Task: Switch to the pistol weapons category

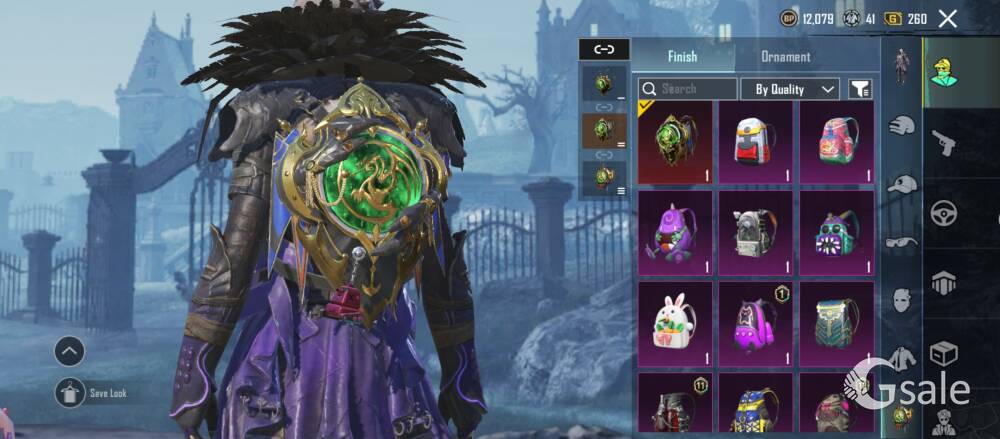Action: pos(944,143)
